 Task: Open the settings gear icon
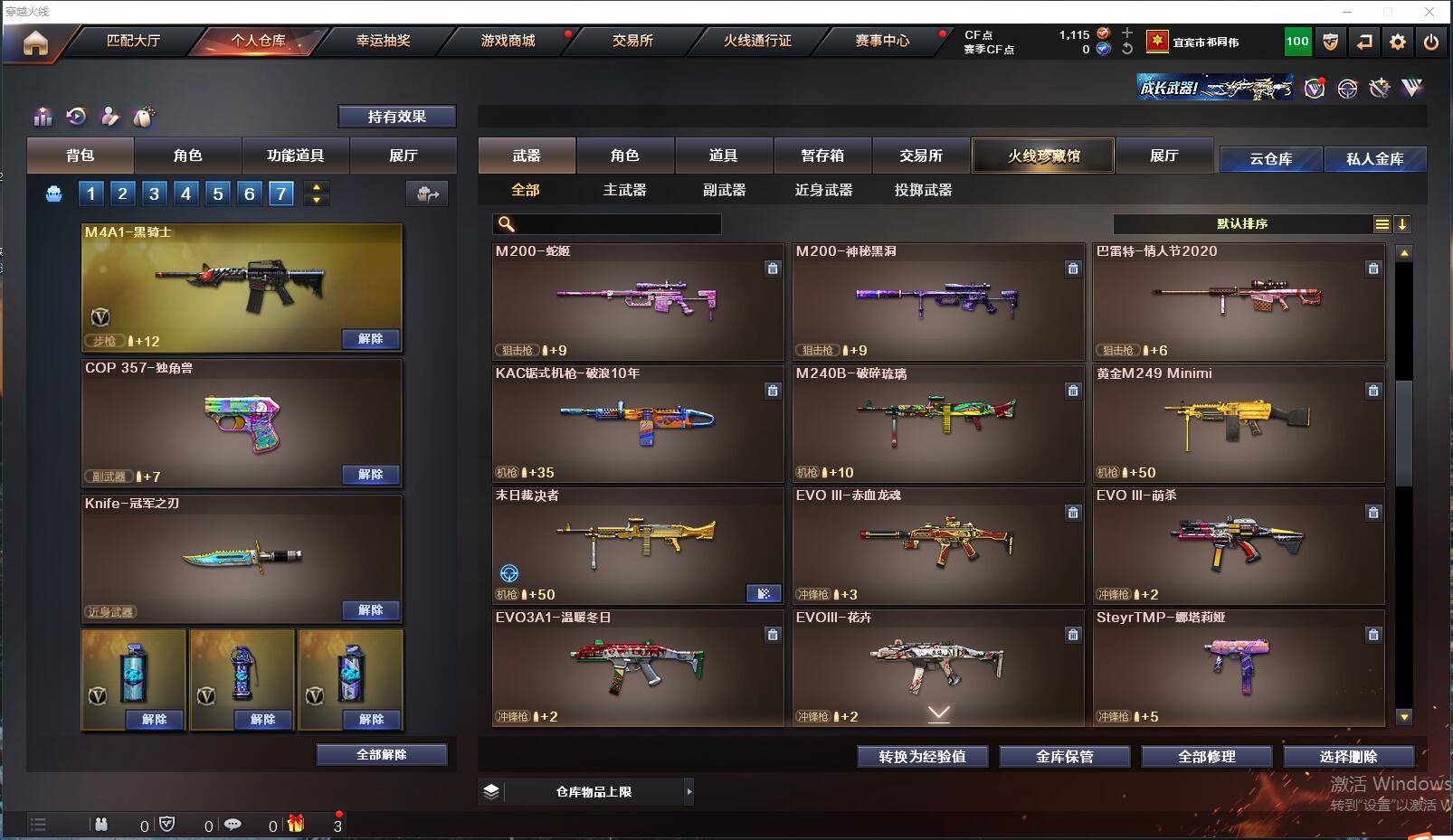coord(1396,42)
